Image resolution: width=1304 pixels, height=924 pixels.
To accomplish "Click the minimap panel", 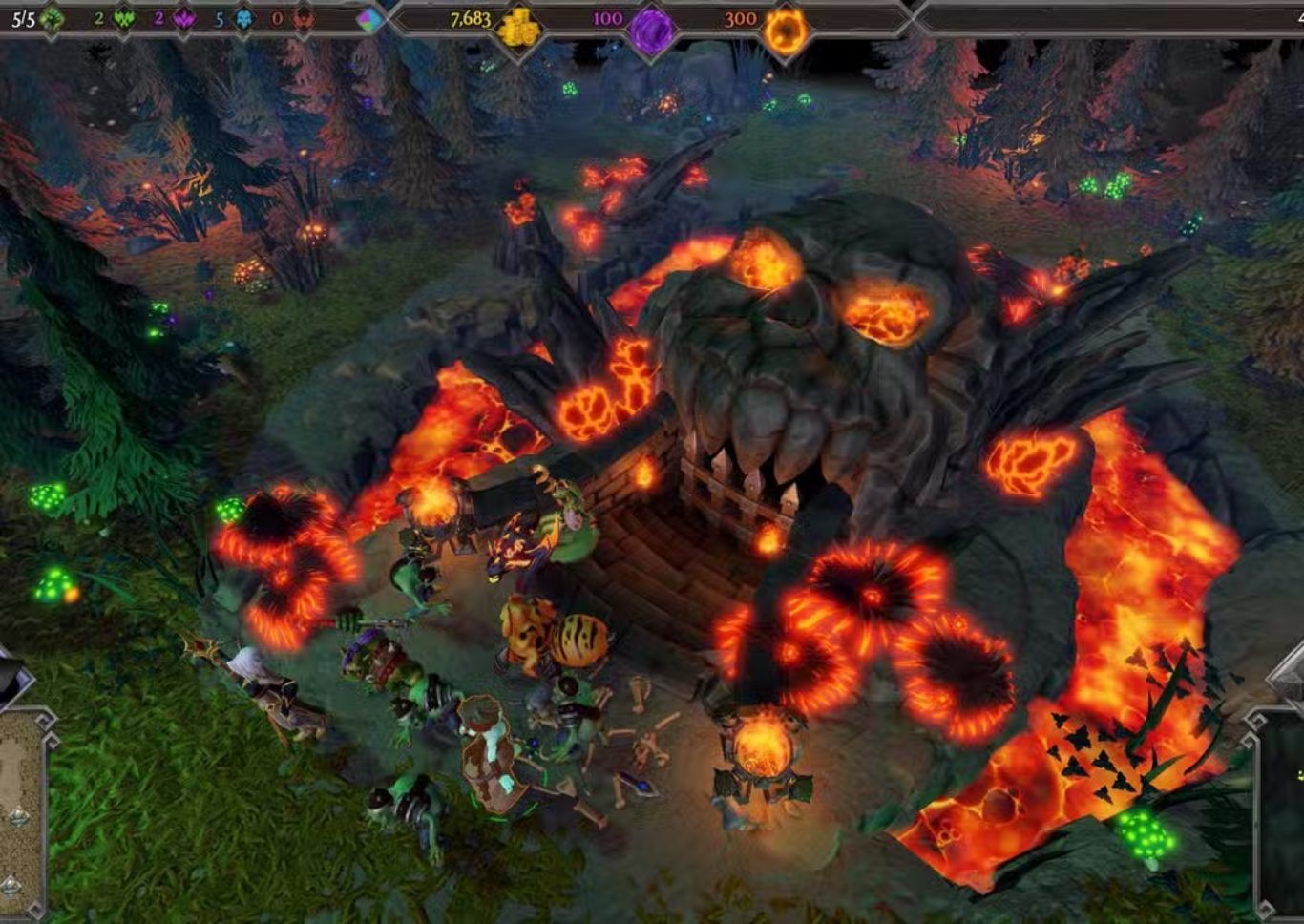I will (x=1285, y=811).
